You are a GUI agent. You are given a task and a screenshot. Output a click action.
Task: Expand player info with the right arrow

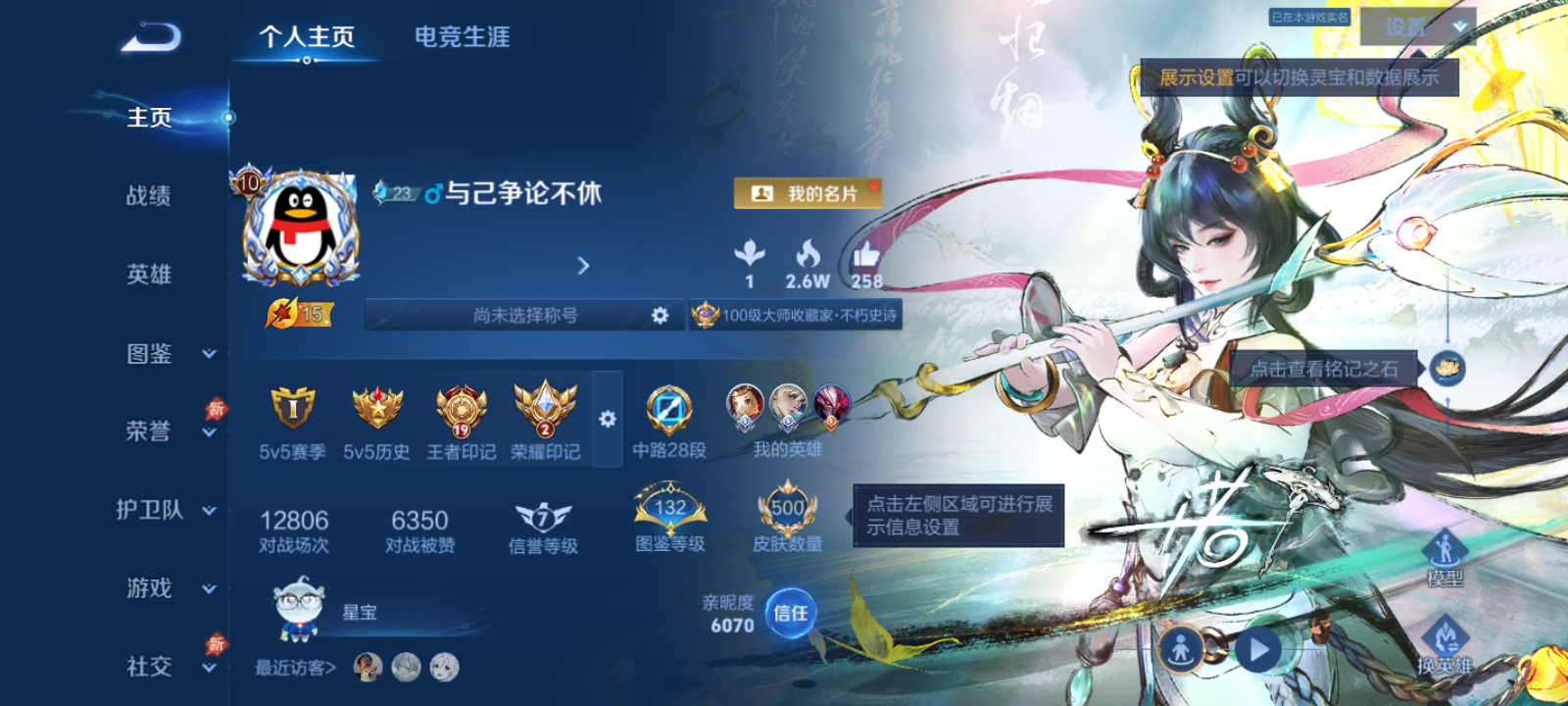[584, 266]
